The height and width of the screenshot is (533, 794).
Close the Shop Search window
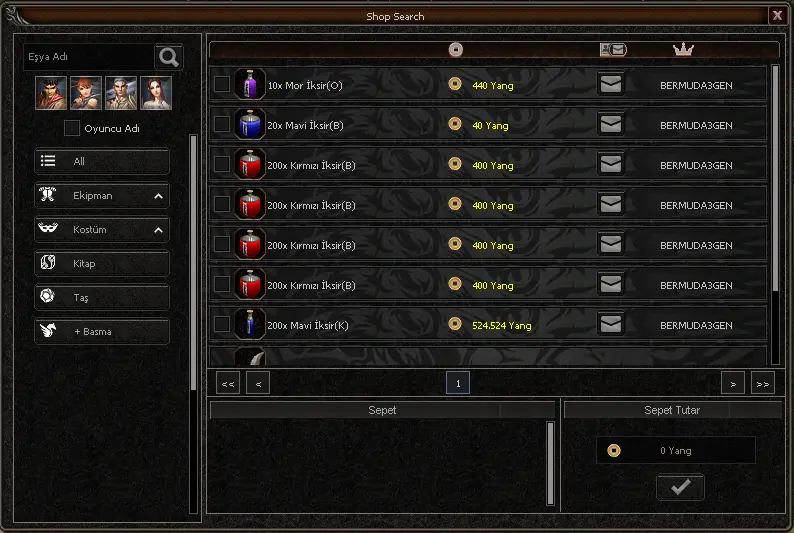point(777,15)
